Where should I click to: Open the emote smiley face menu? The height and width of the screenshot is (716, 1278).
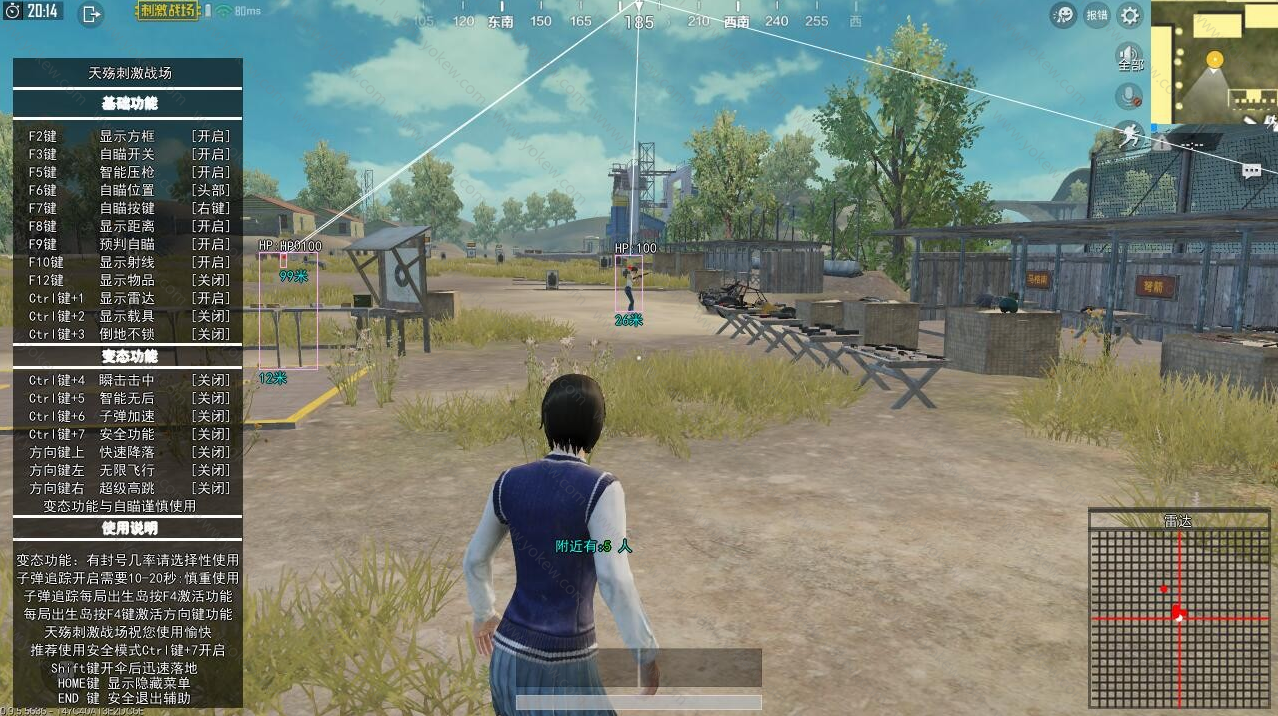1063,15
